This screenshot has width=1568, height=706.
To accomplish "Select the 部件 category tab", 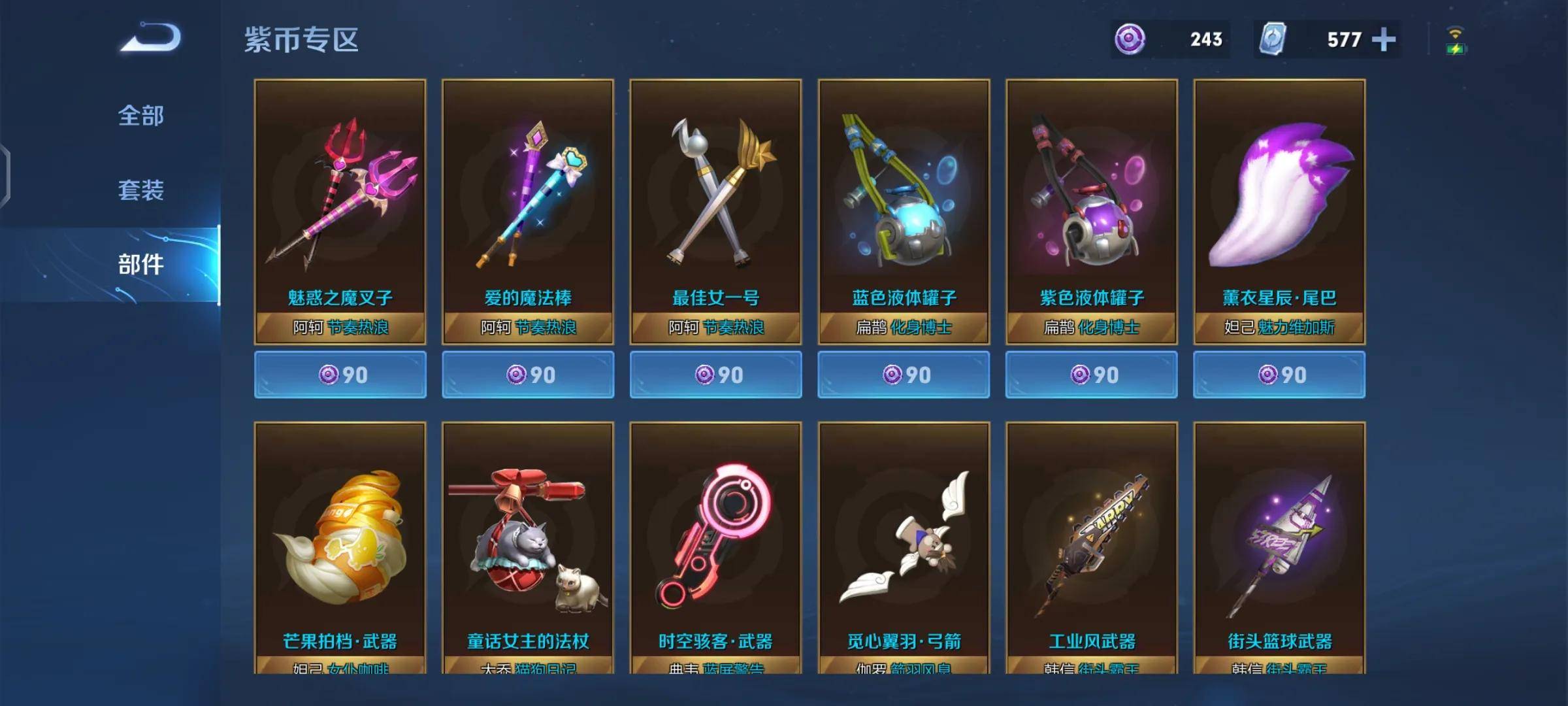I will pos(140,265).
